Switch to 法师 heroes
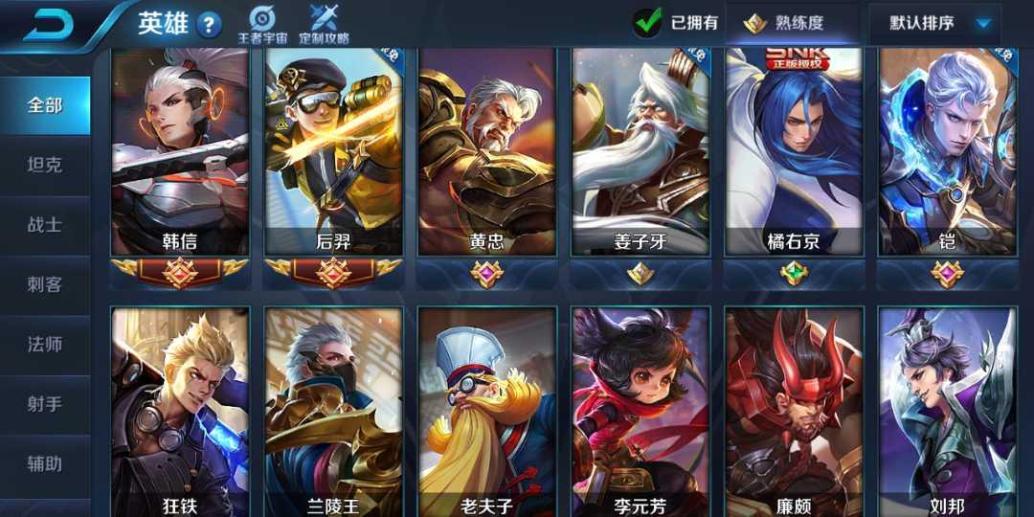Image resolution: width=1034 pixels, height=517 pixels. (45, 345)
